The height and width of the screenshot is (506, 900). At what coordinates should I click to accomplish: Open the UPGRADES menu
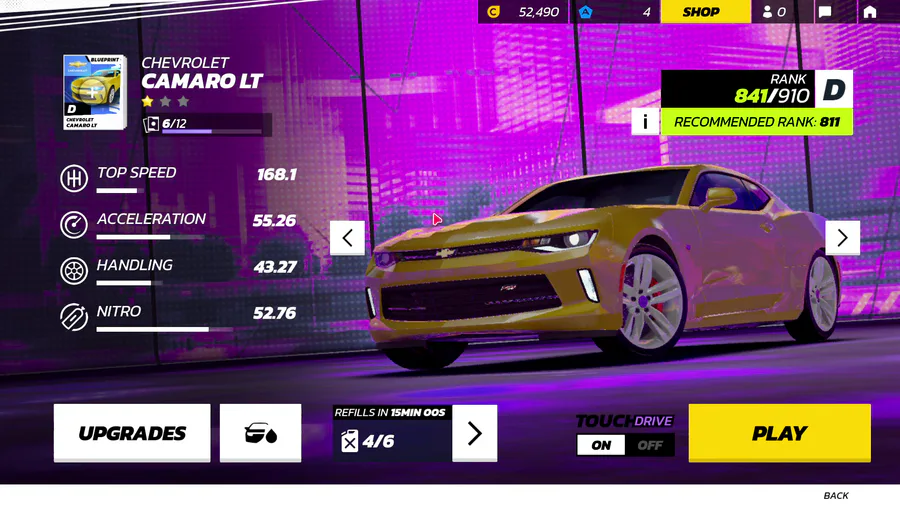132,433
